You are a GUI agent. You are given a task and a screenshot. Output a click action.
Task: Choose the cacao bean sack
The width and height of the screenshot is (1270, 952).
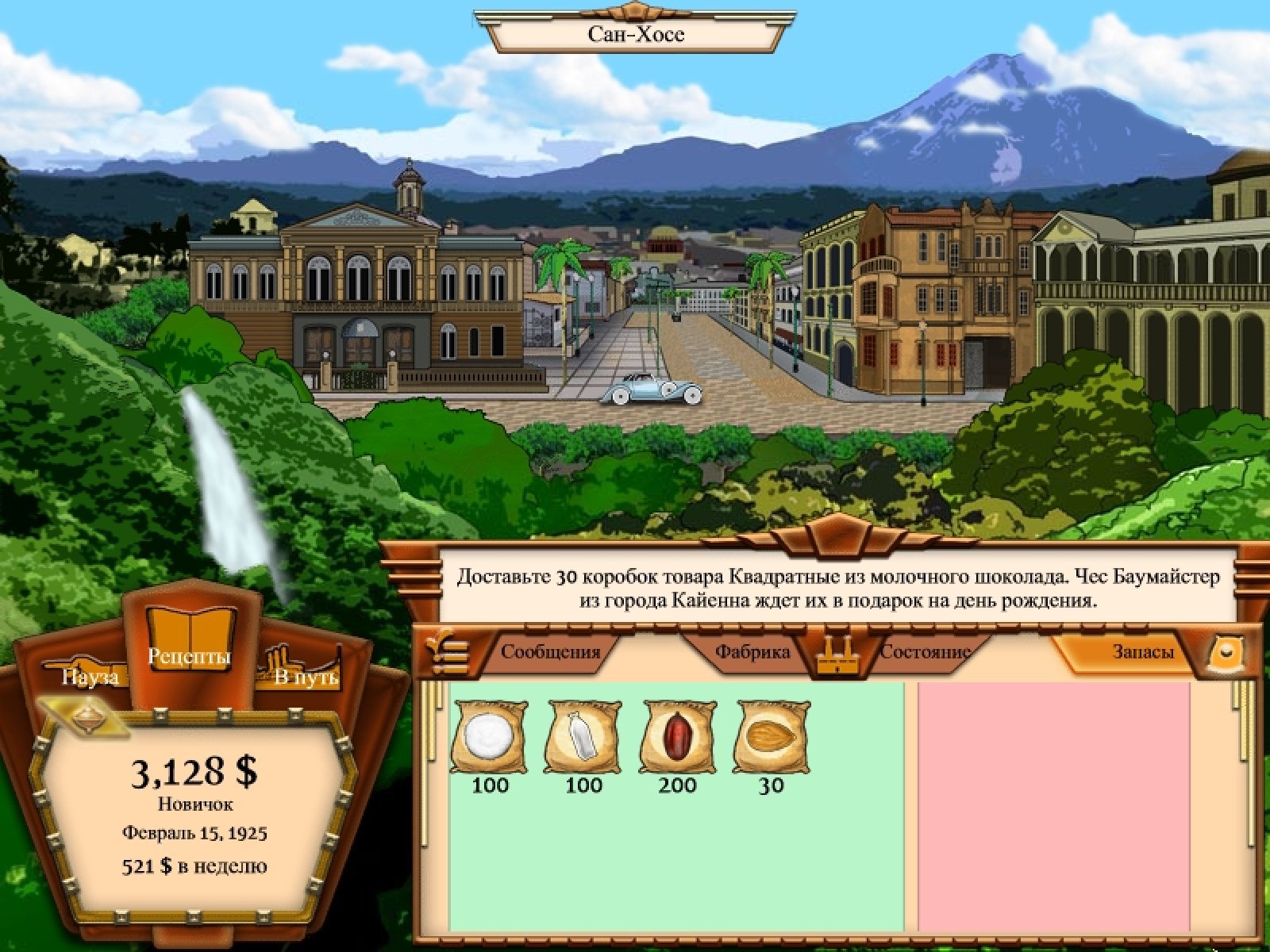[x=678, y=737]
